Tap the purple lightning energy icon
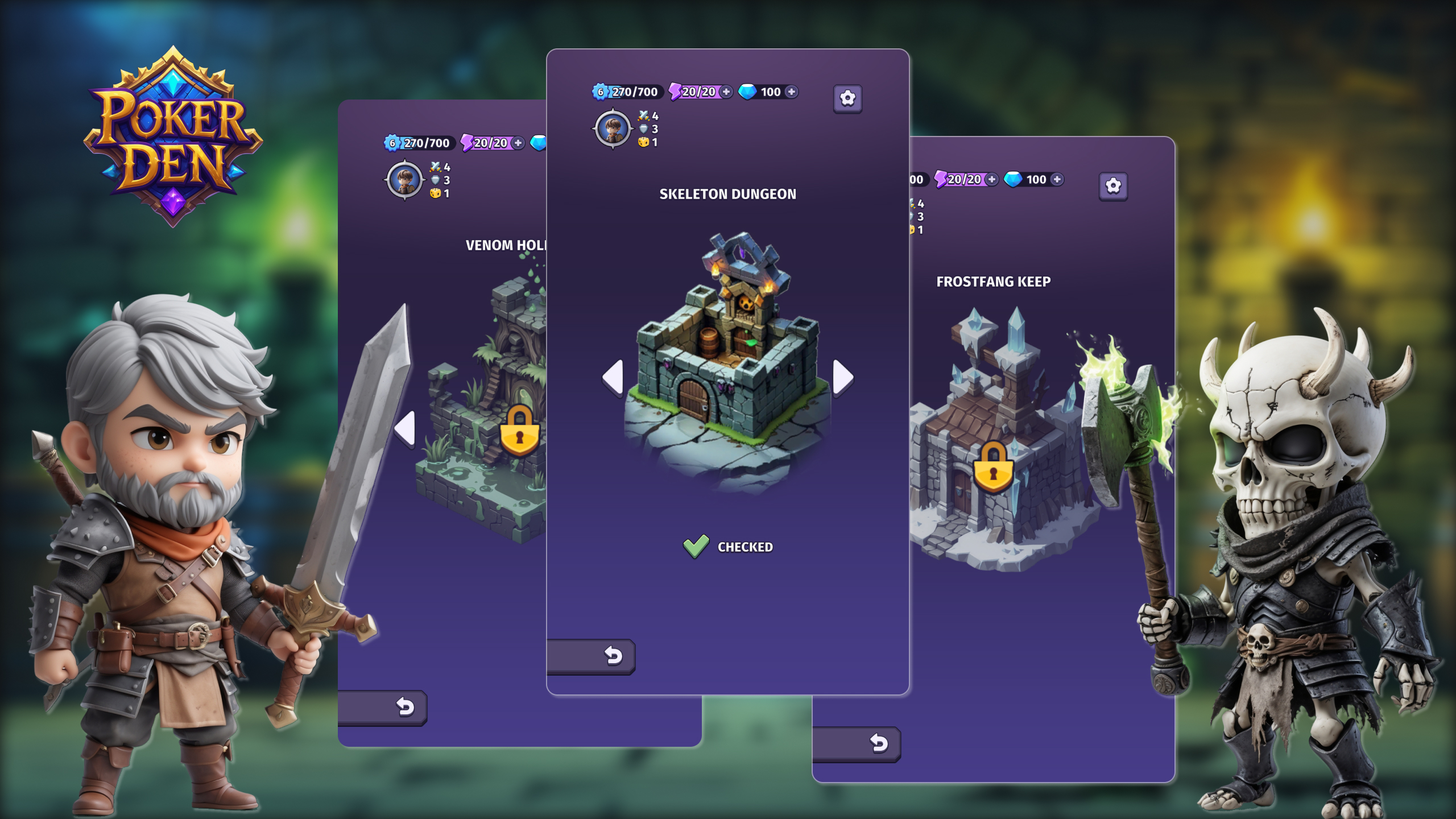This screenshot has width=1456, height=819. click(675, 92)
